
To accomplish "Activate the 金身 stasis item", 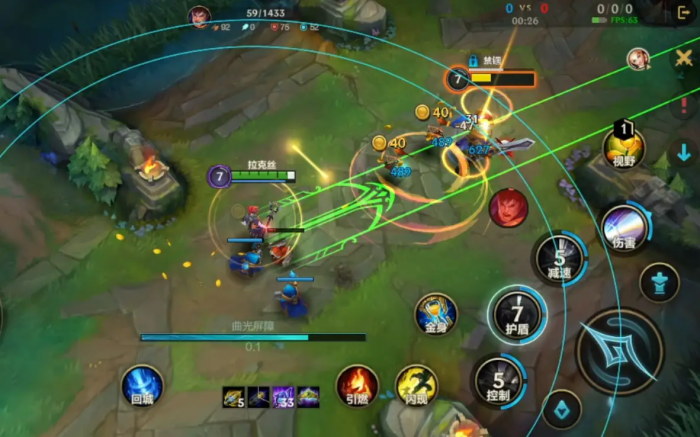I will click(436, 313).
